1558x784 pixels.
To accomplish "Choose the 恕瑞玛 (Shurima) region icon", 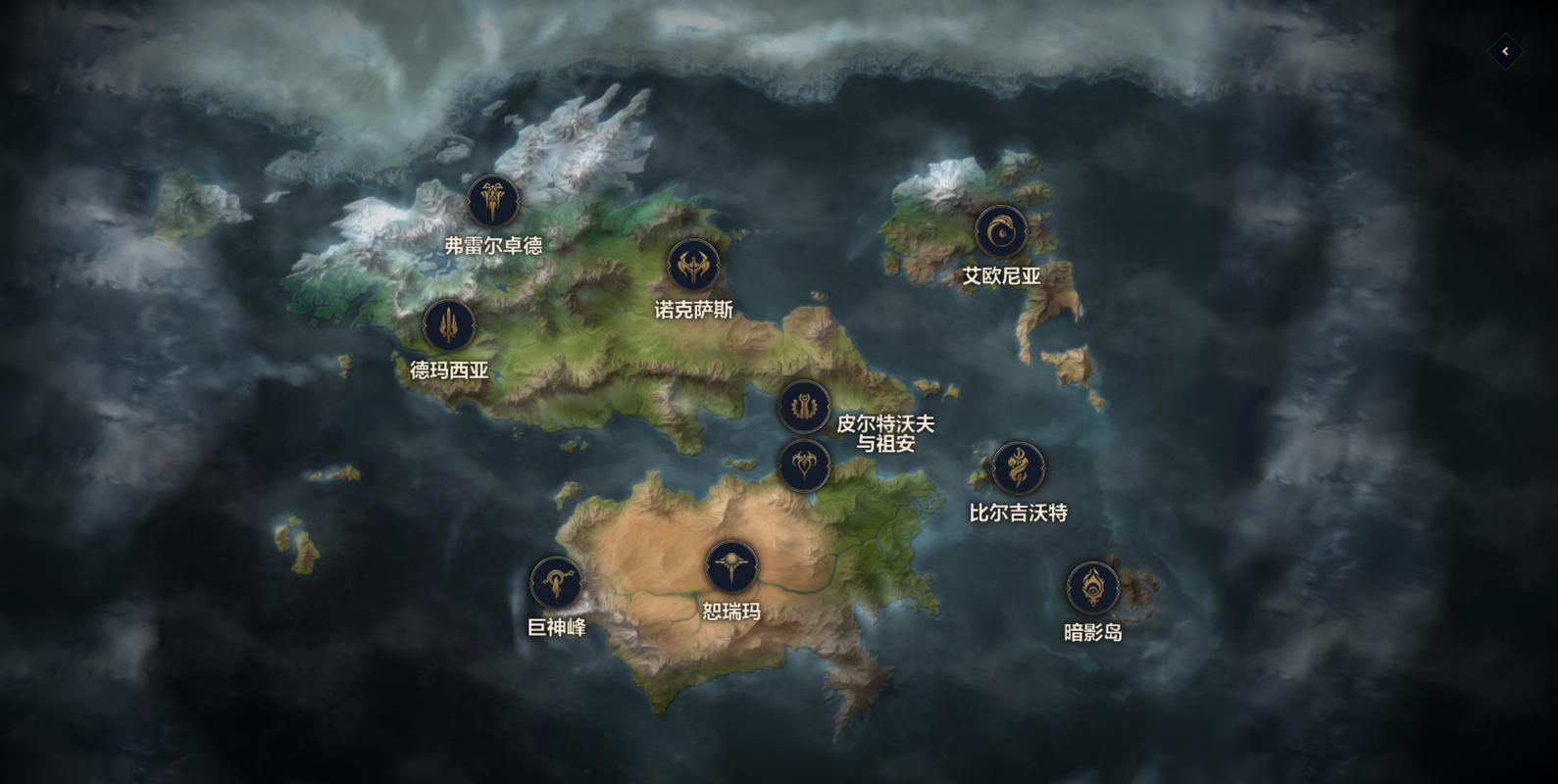I will click(x=731, y=567).
